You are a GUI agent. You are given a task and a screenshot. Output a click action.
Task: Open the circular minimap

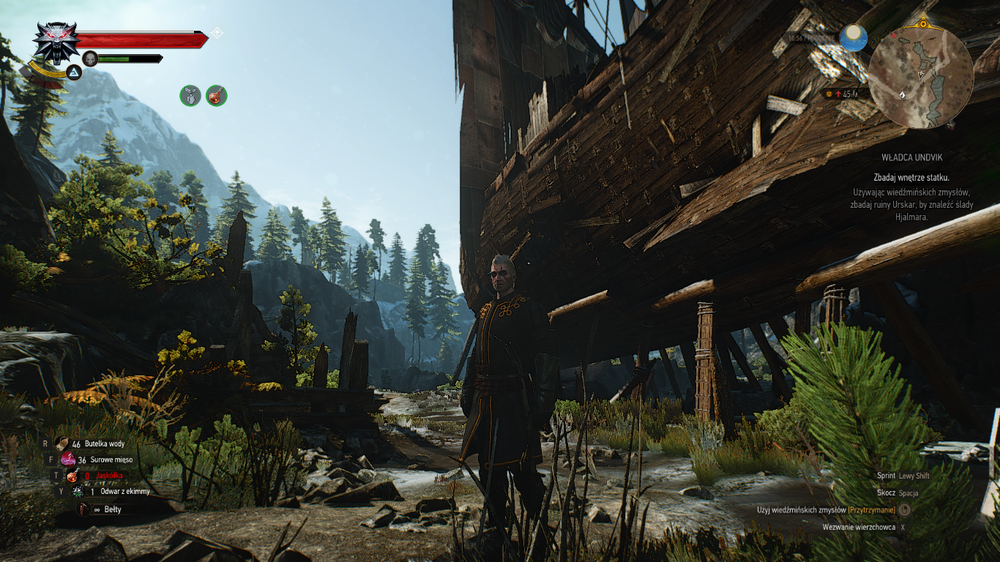pos(920,77)
